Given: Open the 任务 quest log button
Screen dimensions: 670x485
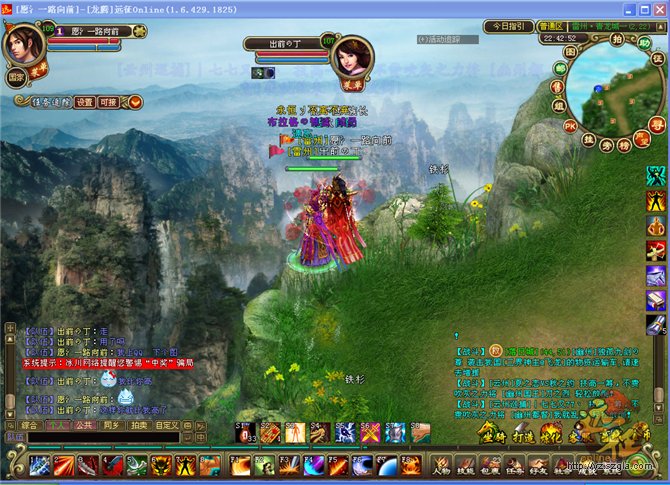Looking at the screenshot, I should pos(516,467).
